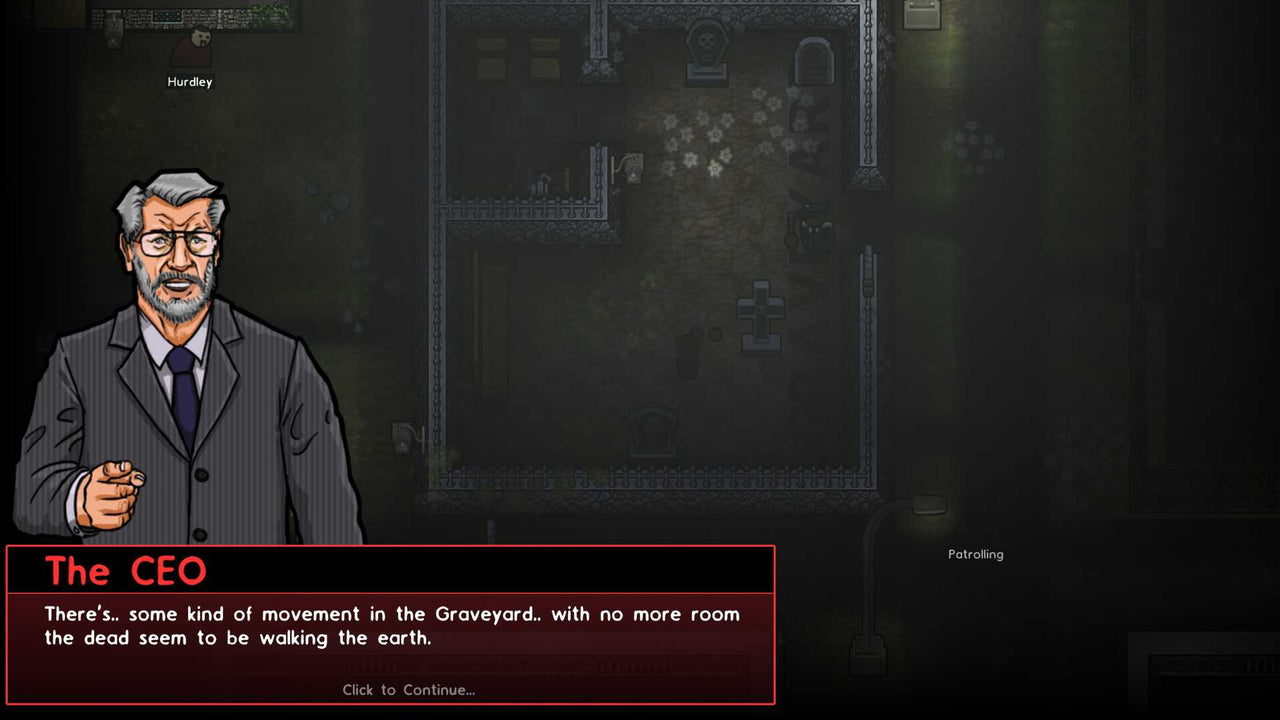The height and width of the screenshot is (720, 1280).
Task: Select the stone cross monument
Action: tap(758, 315)
